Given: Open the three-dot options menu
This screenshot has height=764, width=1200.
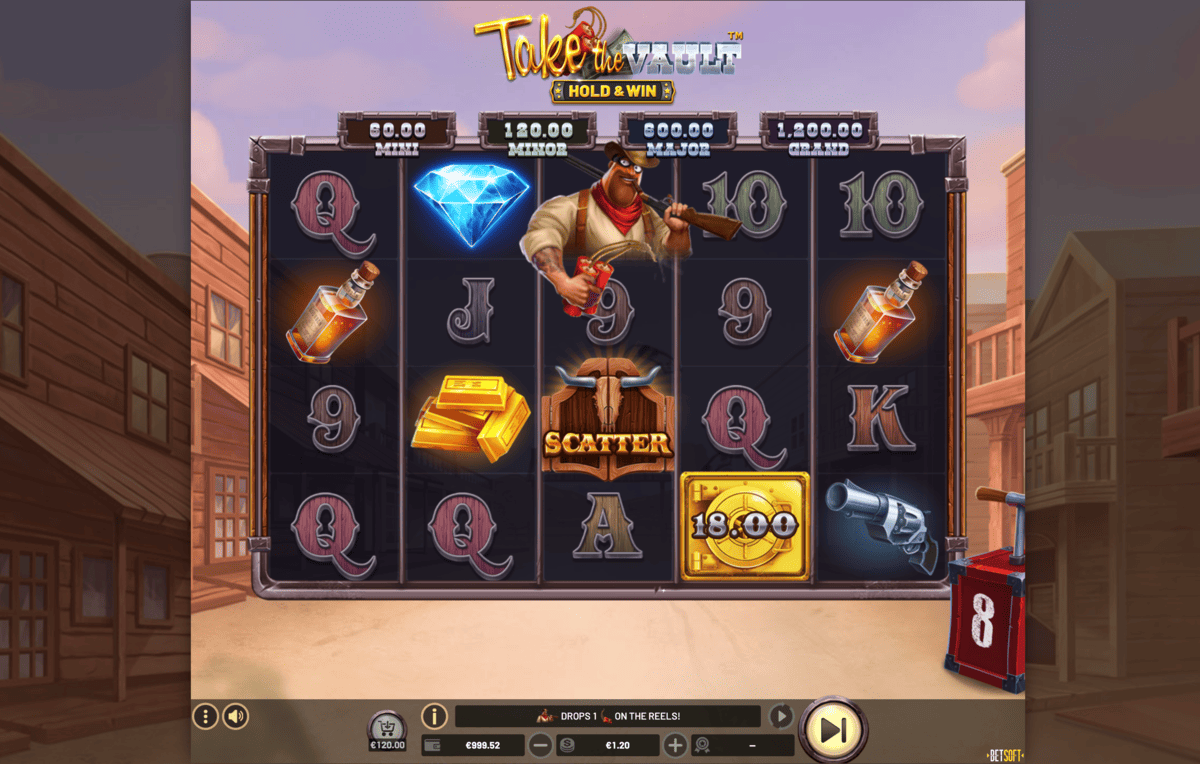Looking at the screenshot, I should [x=205, y=716].
